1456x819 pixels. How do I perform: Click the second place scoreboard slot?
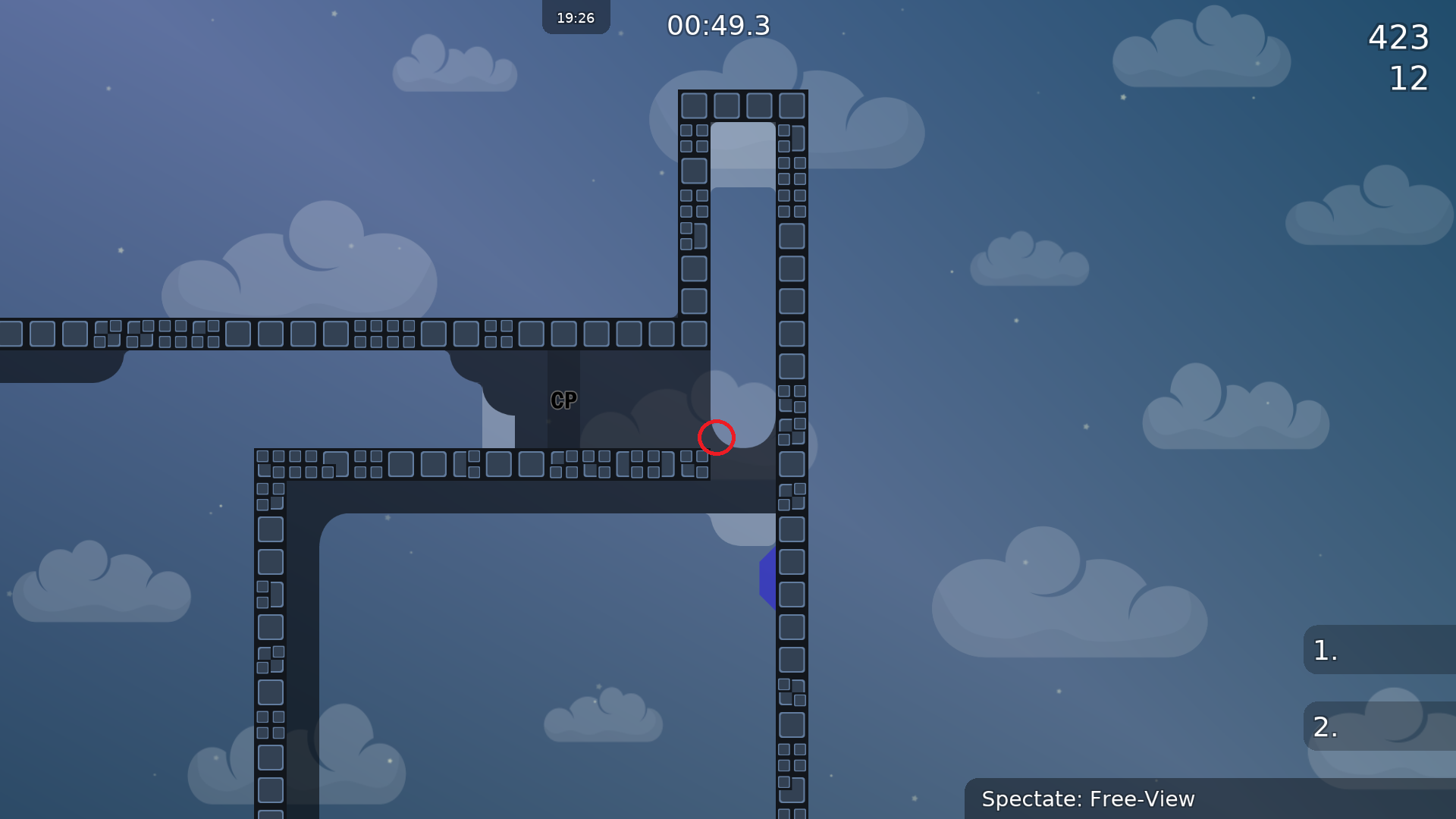click(x=1380, y=726)
